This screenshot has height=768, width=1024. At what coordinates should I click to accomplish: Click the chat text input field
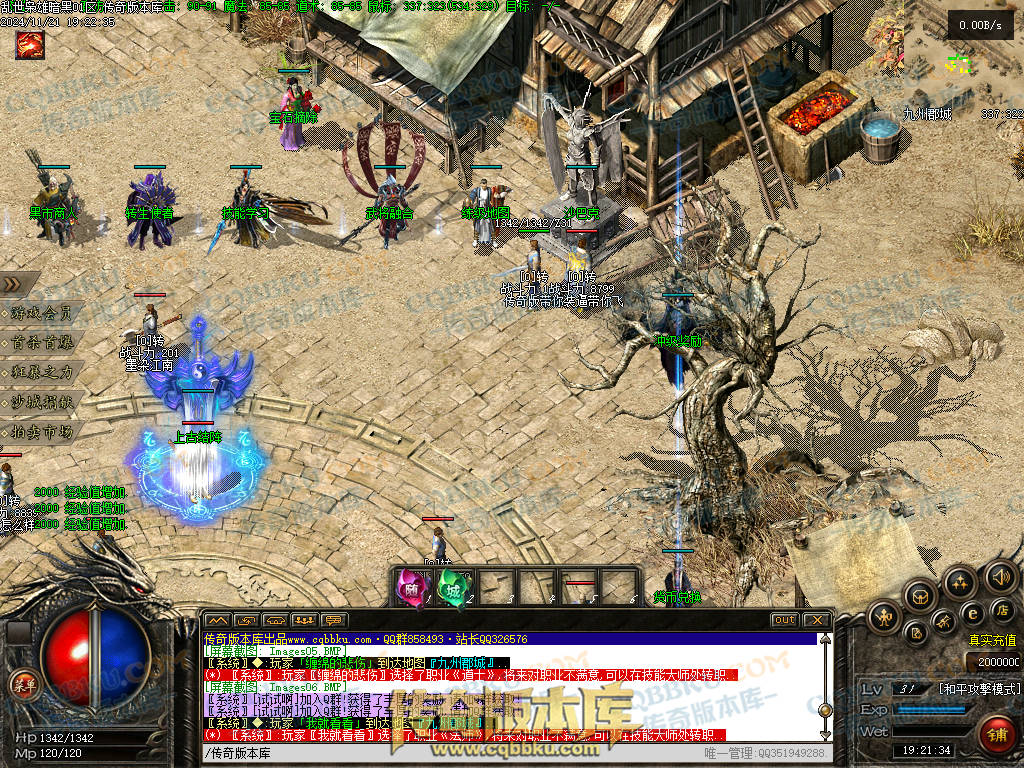point(450,753)
